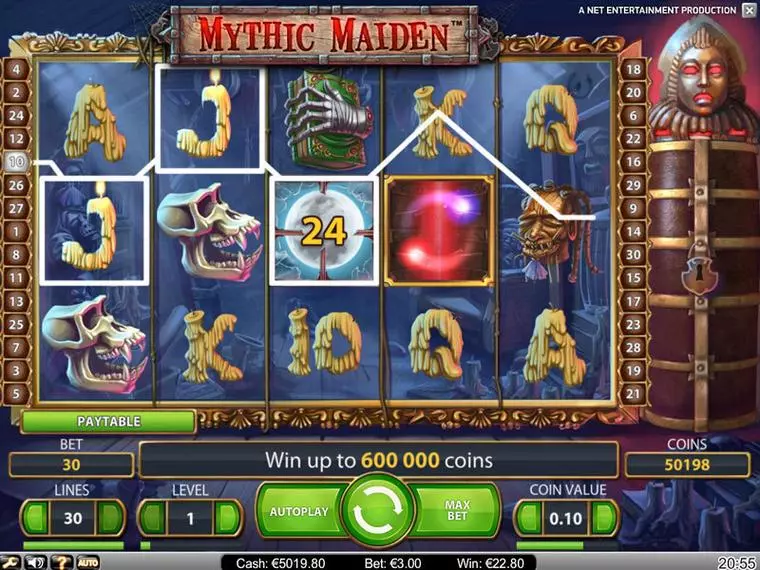The height and width of the screenshot is (570, 760).
Task: Select payline 4 on the left edge
Action: [16, 69]
